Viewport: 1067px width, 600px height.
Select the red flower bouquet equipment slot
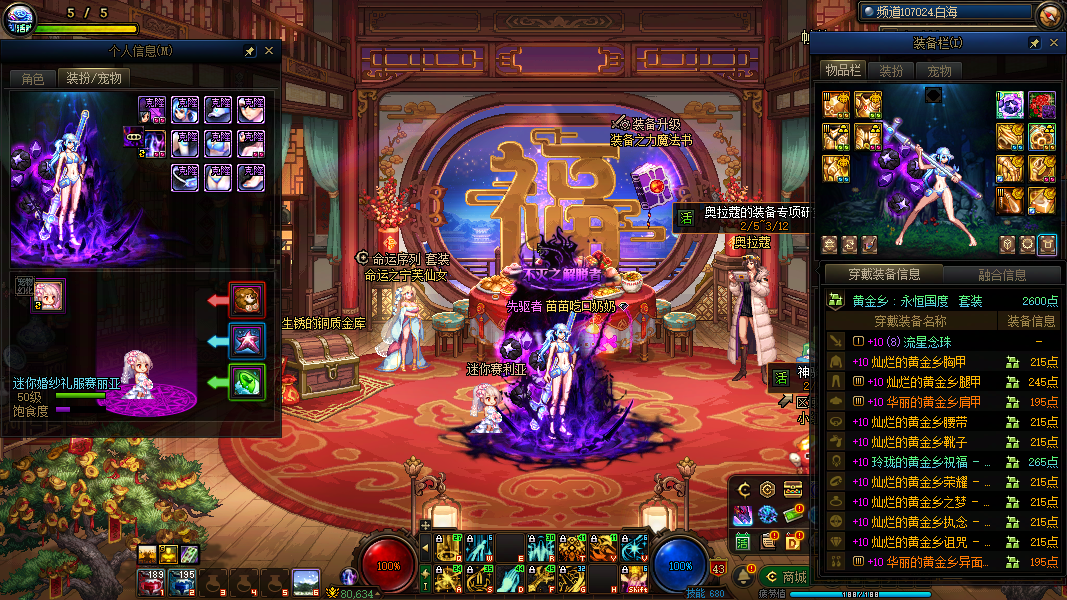pos(1041,104)
